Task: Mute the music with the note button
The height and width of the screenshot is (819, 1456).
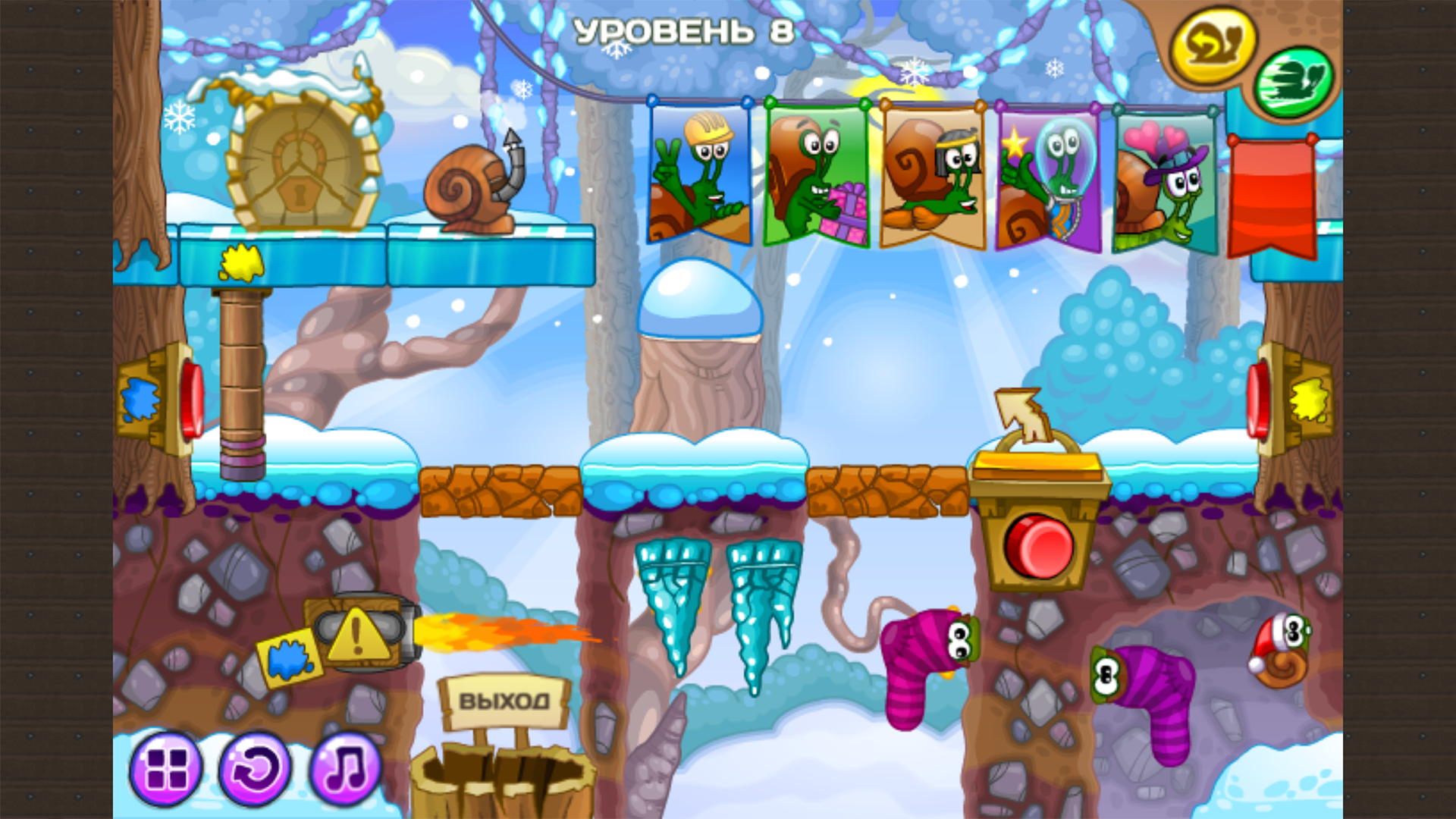Action: (347, 769)
